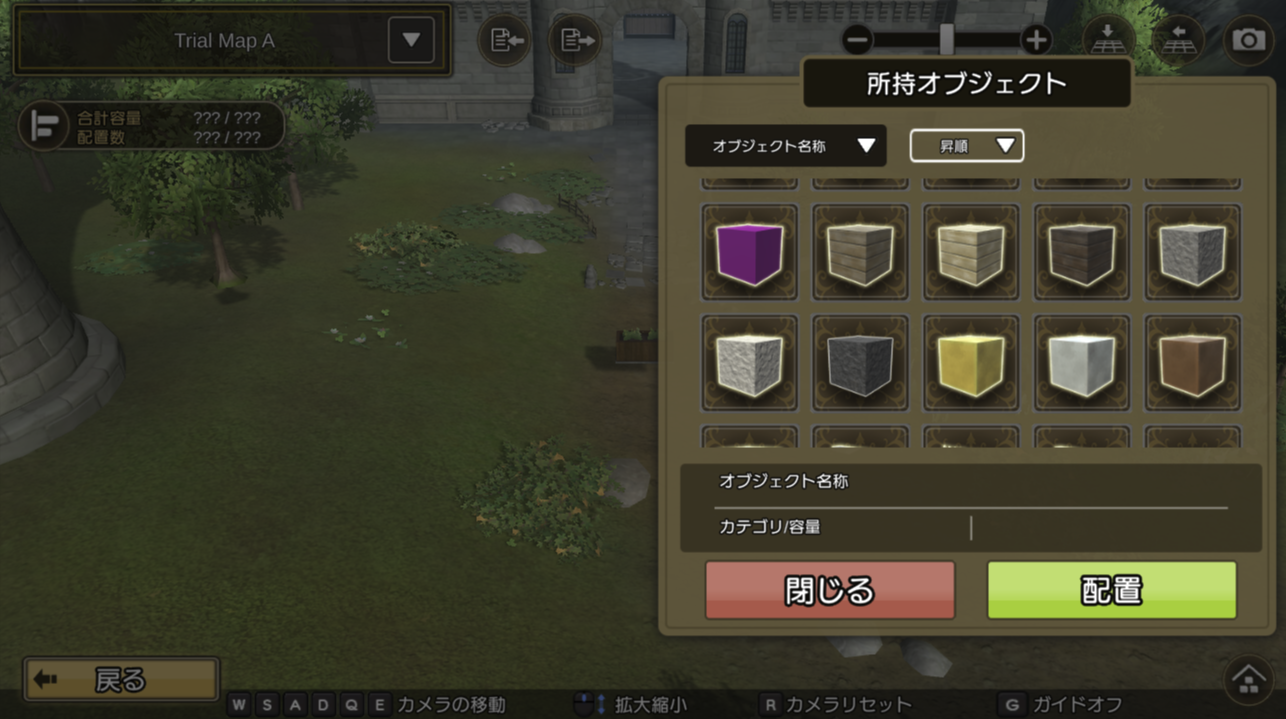Open the Trial Map A dropdown

point(411,41)
